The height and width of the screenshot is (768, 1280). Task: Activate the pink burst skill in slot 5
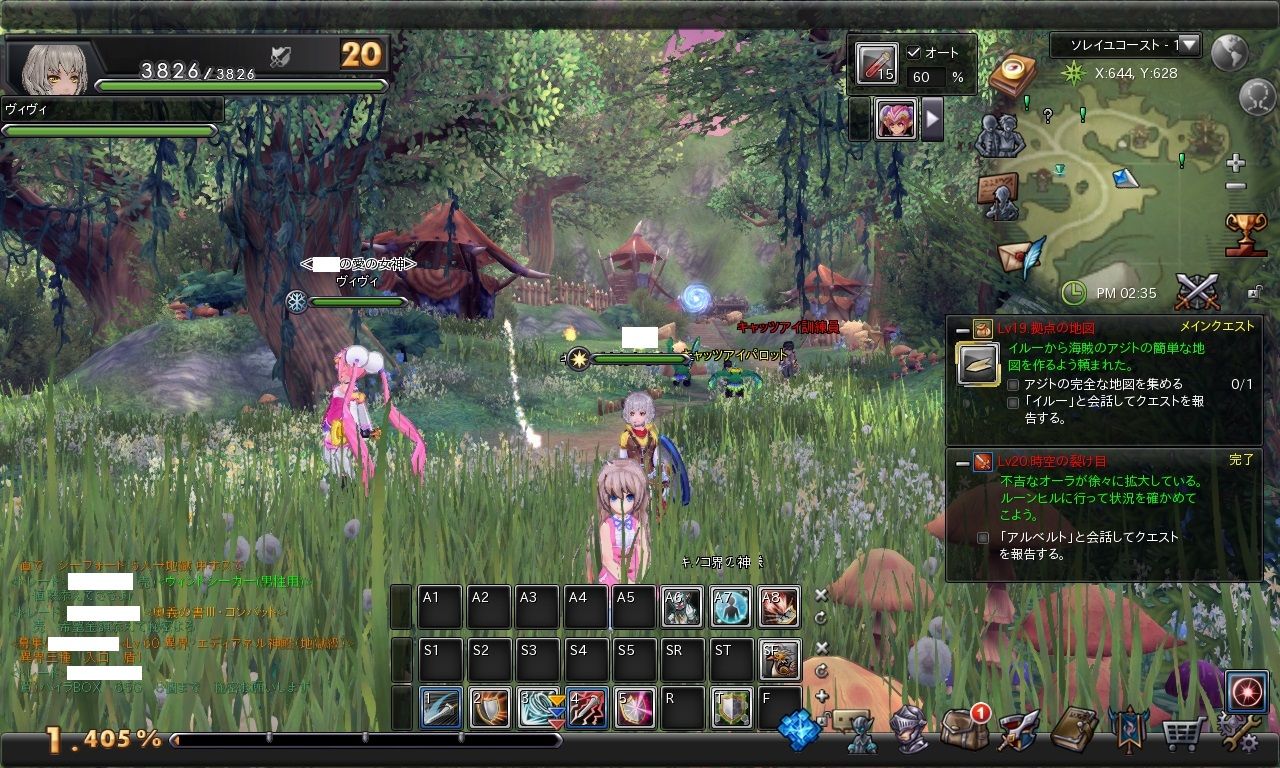point(634,708)
